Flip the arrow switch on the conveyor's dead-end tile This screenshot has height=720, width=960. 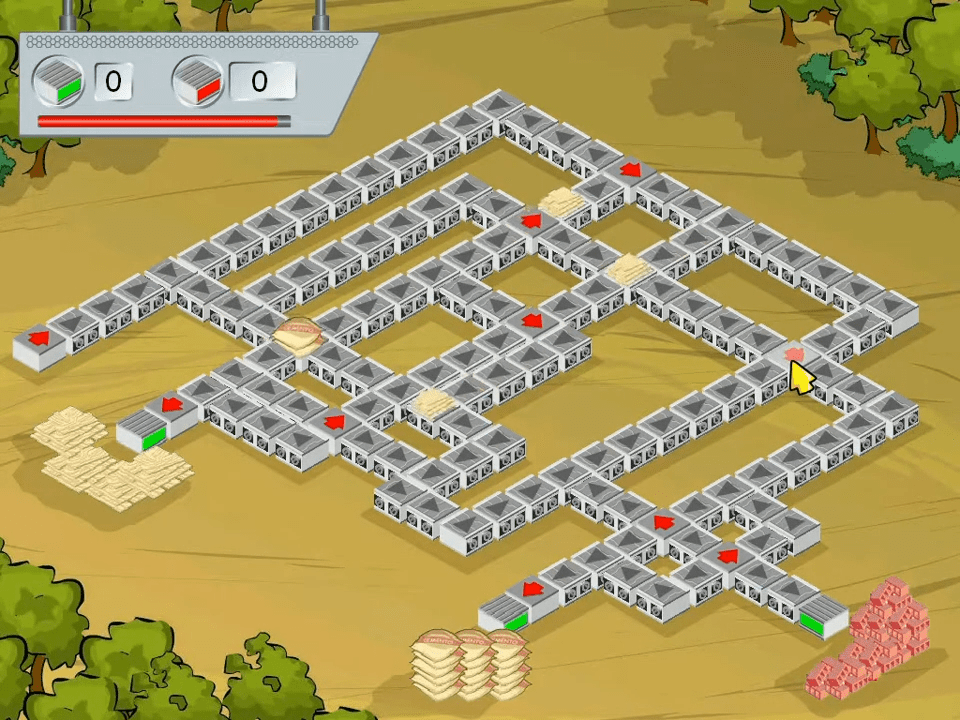pyautogui.click(x=40, y=338)
